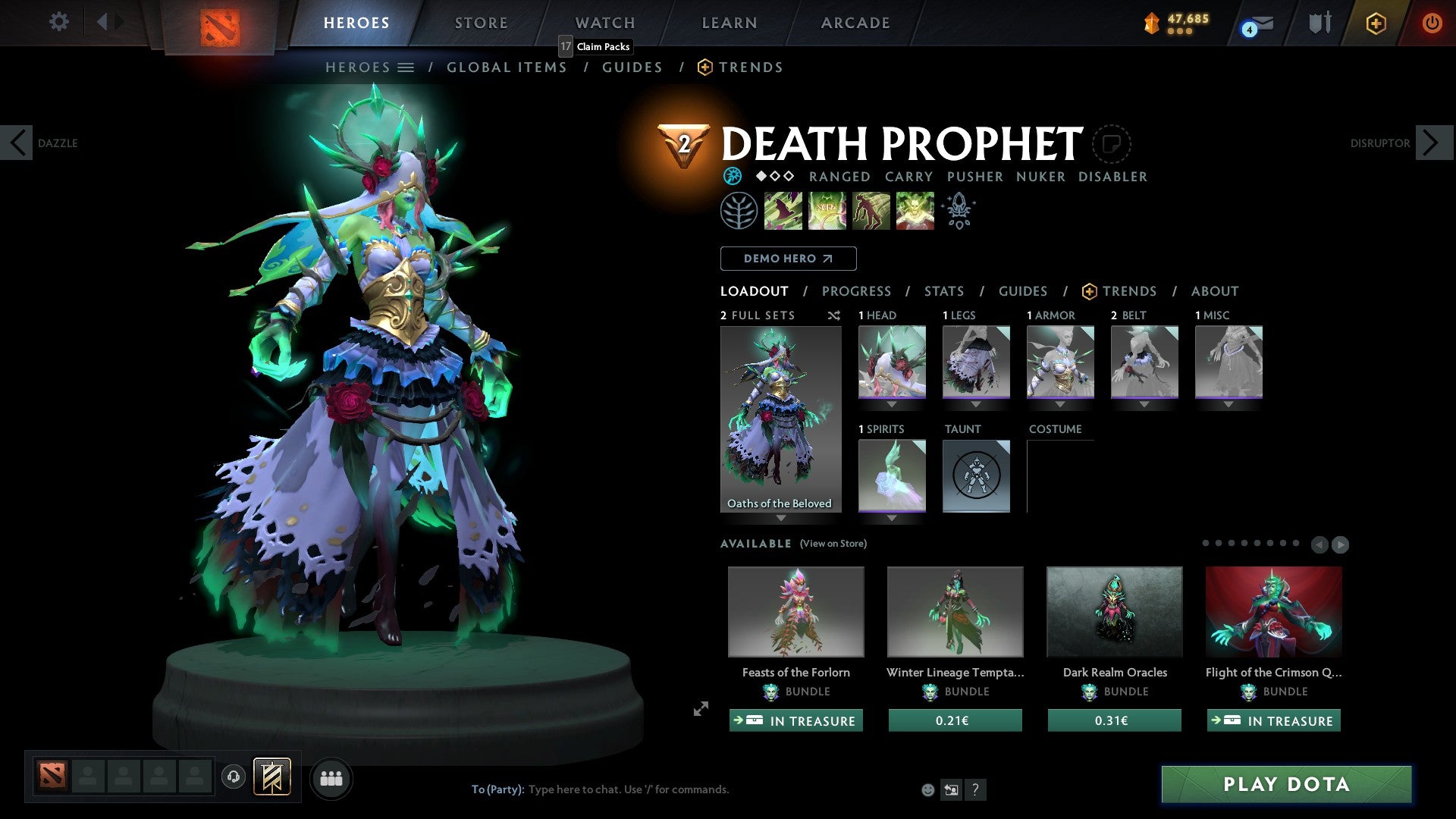Switch to the PROGRESS tab
Screen dimensions: 1456x819
point(857,291)
